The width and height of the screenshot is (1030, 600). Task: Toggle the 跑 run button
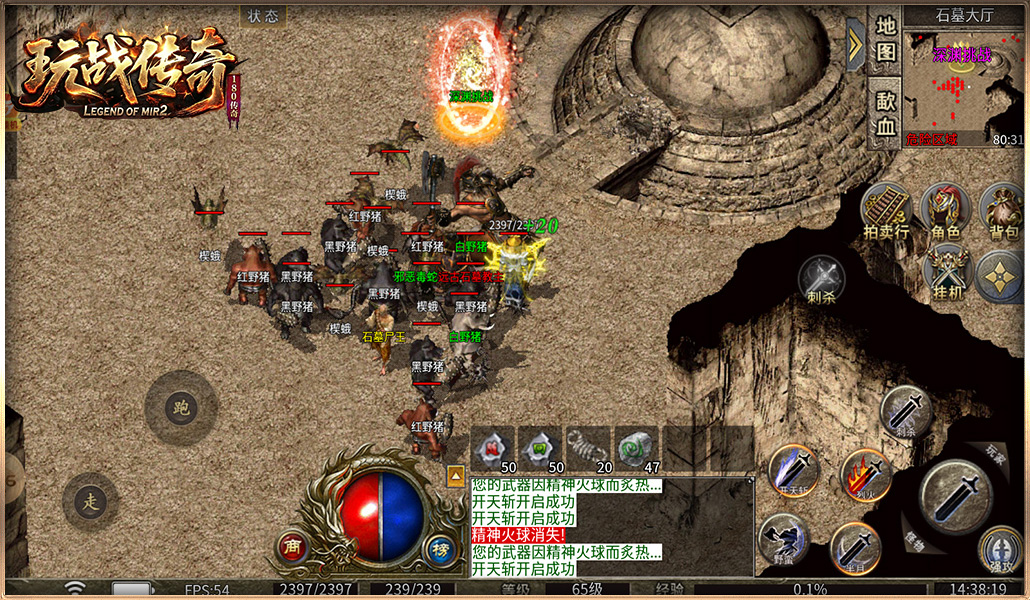click(x=181, y=408)
